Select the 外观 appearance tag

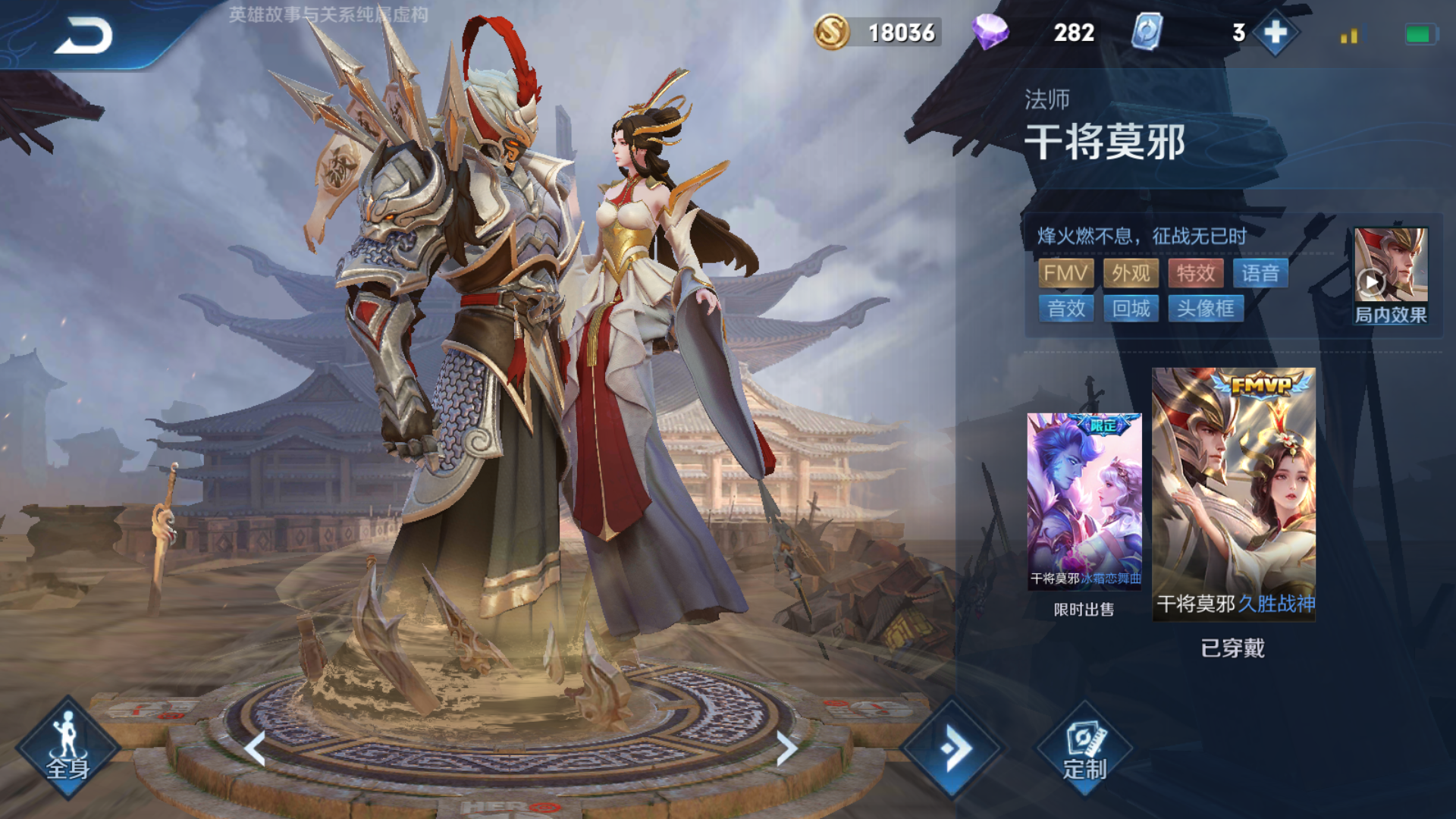pos(1131,273)
